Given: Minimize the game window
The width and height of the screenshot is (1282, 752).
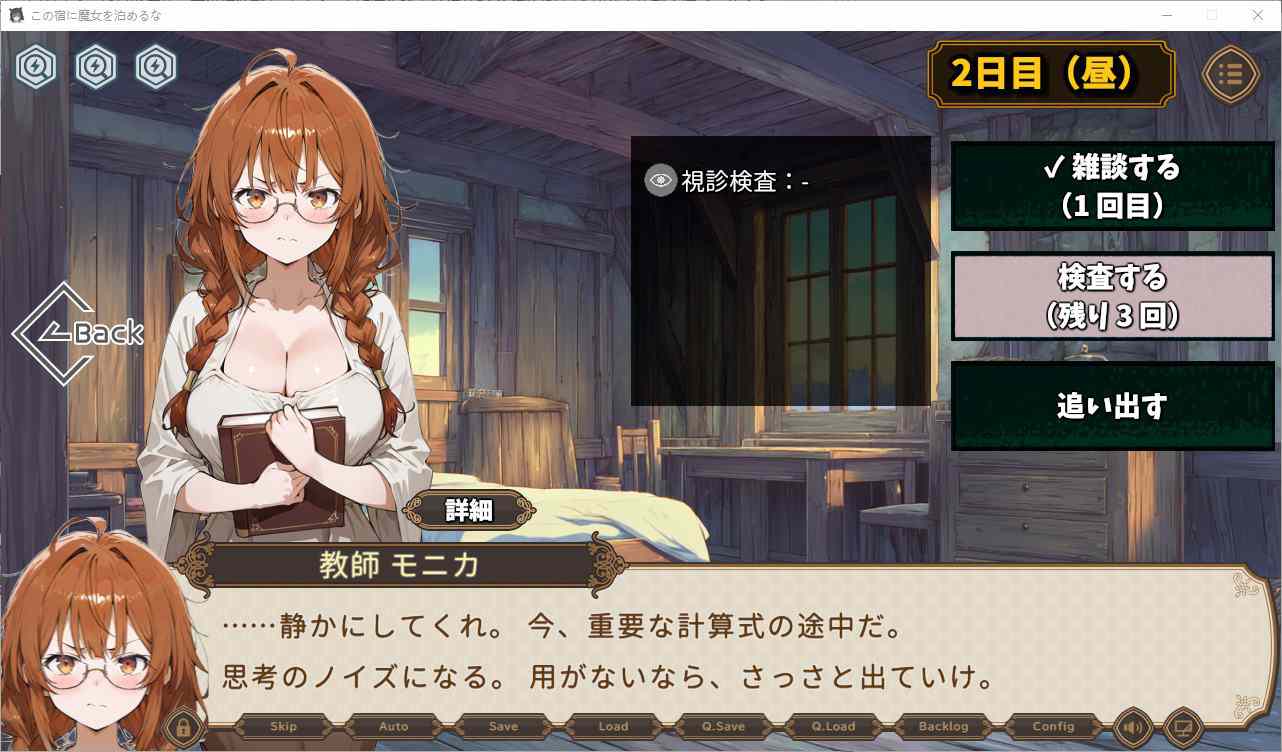Looking at the screenshot, I should tap(1166, 15).
